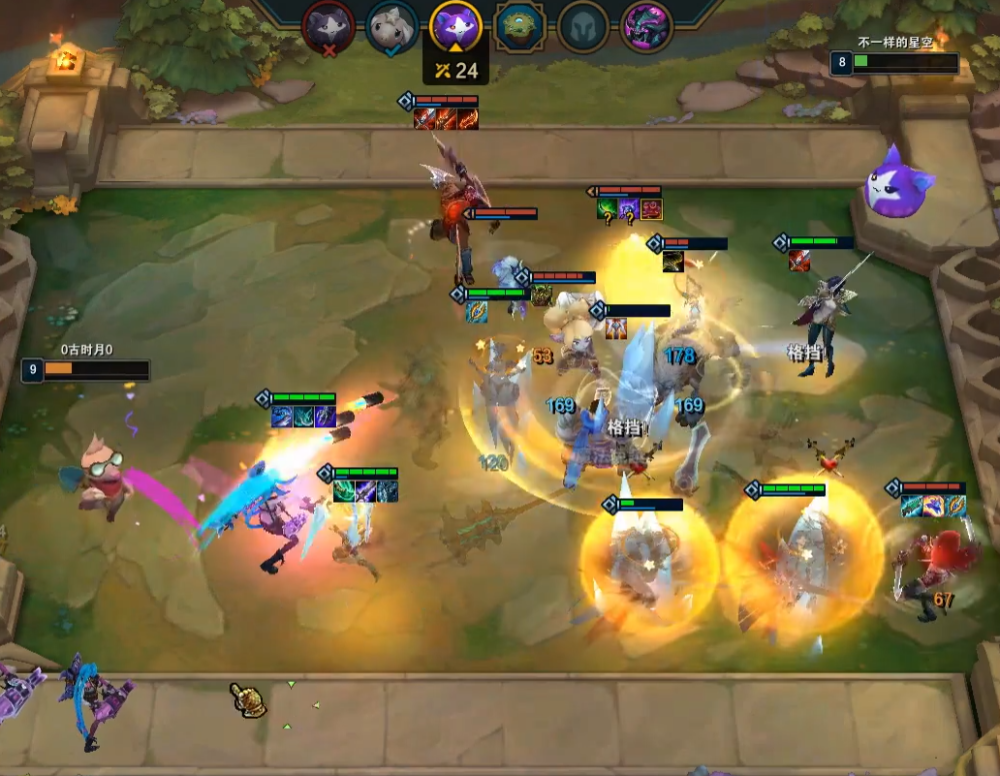Screen dimensions: 1000x776
Task: Select the grey helmet upcoming round icon
Action: click(x=583, y=27)
